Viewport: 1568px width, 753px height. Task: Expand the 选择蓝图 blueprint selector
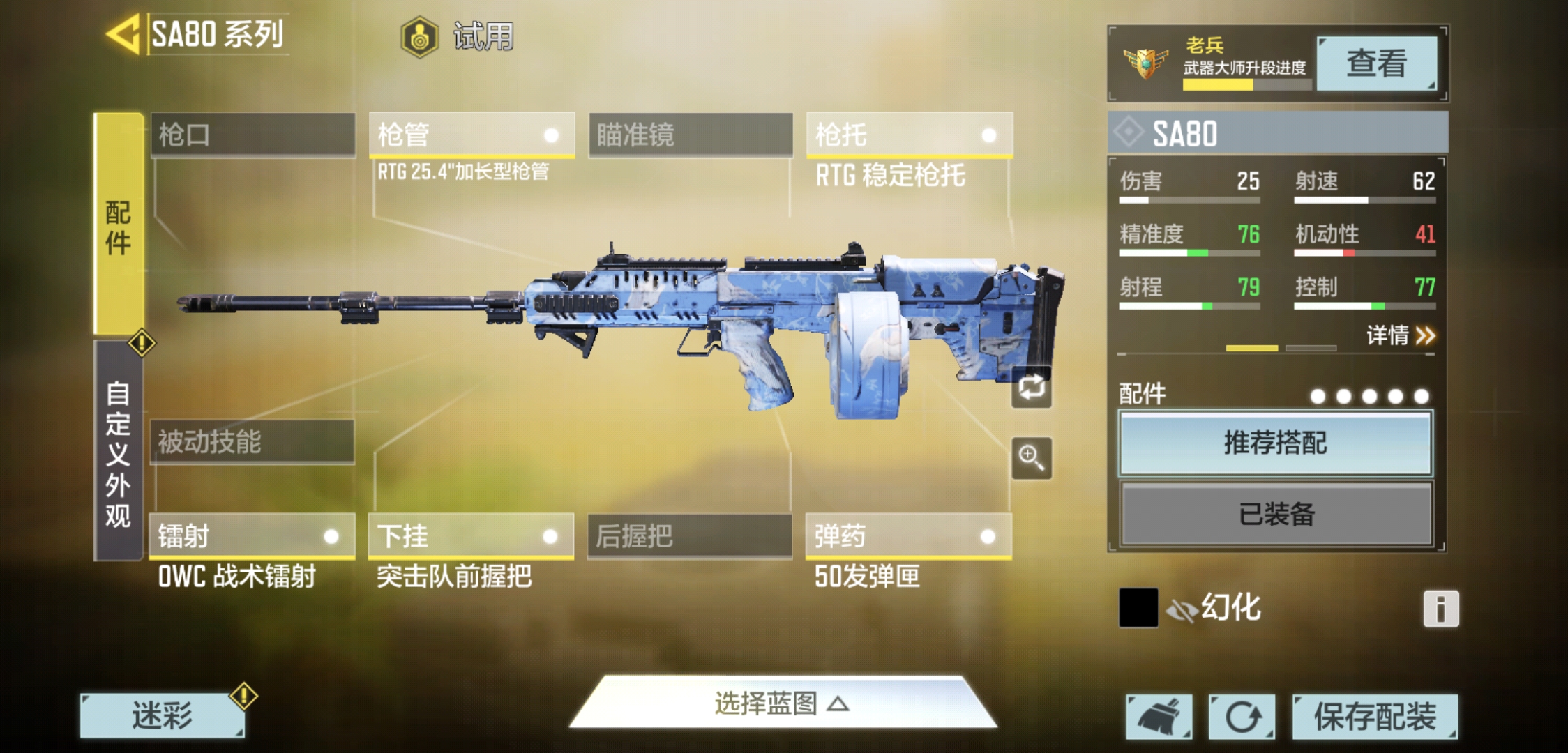point(783,703)
